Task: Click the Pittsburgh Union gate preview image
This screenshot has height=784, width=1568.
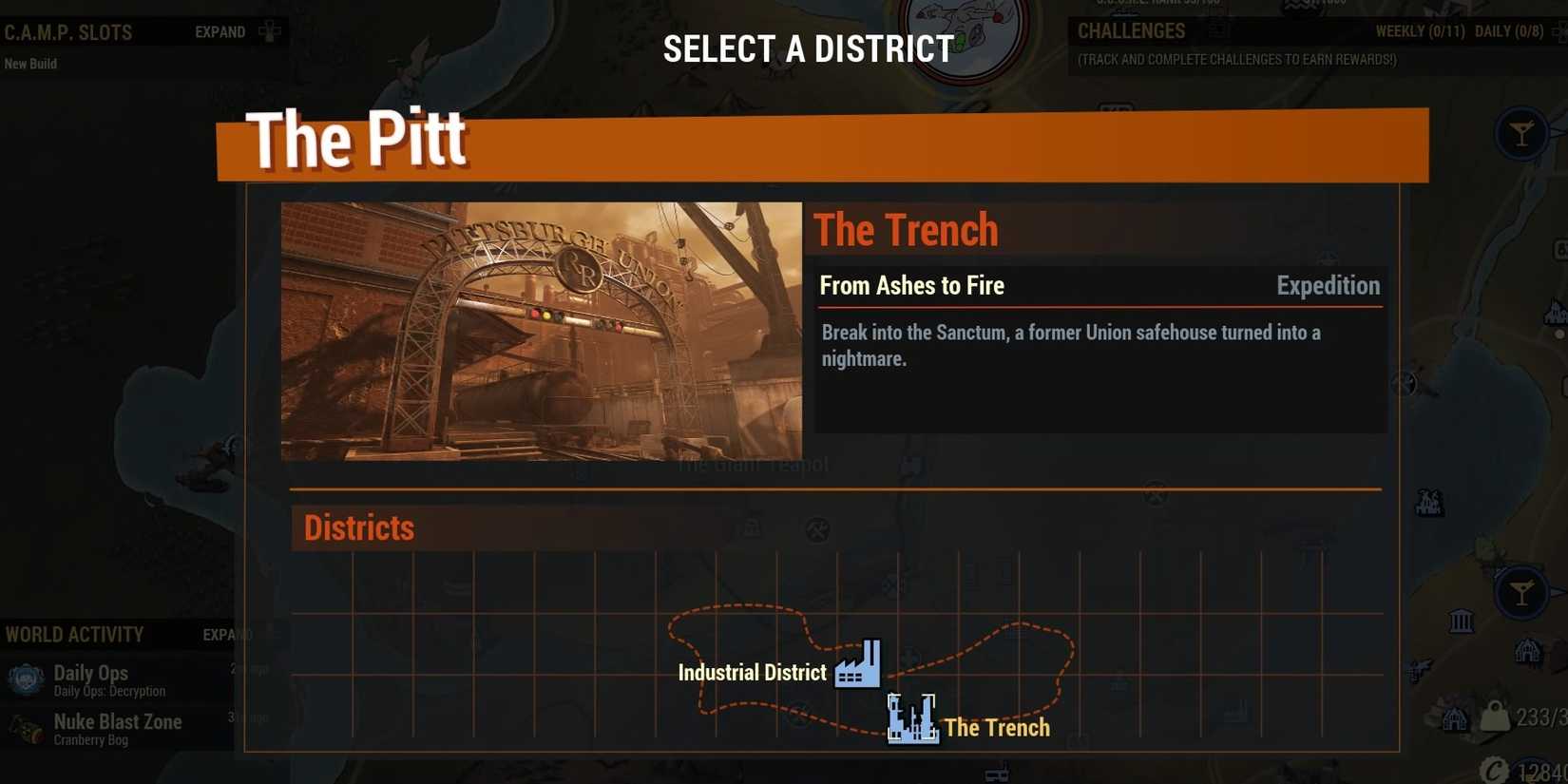Action: coord(542,330)
